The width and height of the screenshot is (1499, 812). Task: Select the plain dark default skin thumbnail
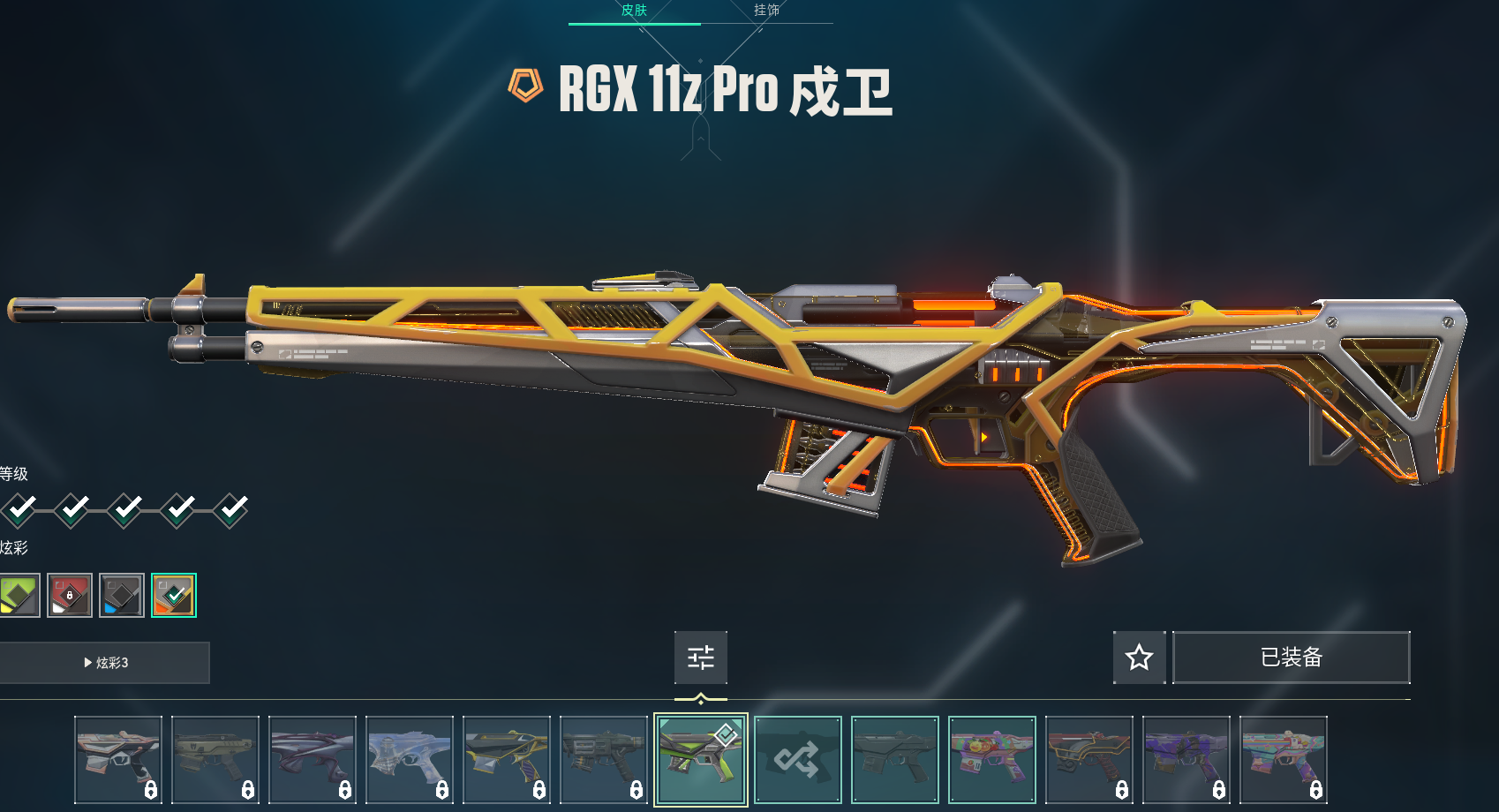(x=895, y=759)
